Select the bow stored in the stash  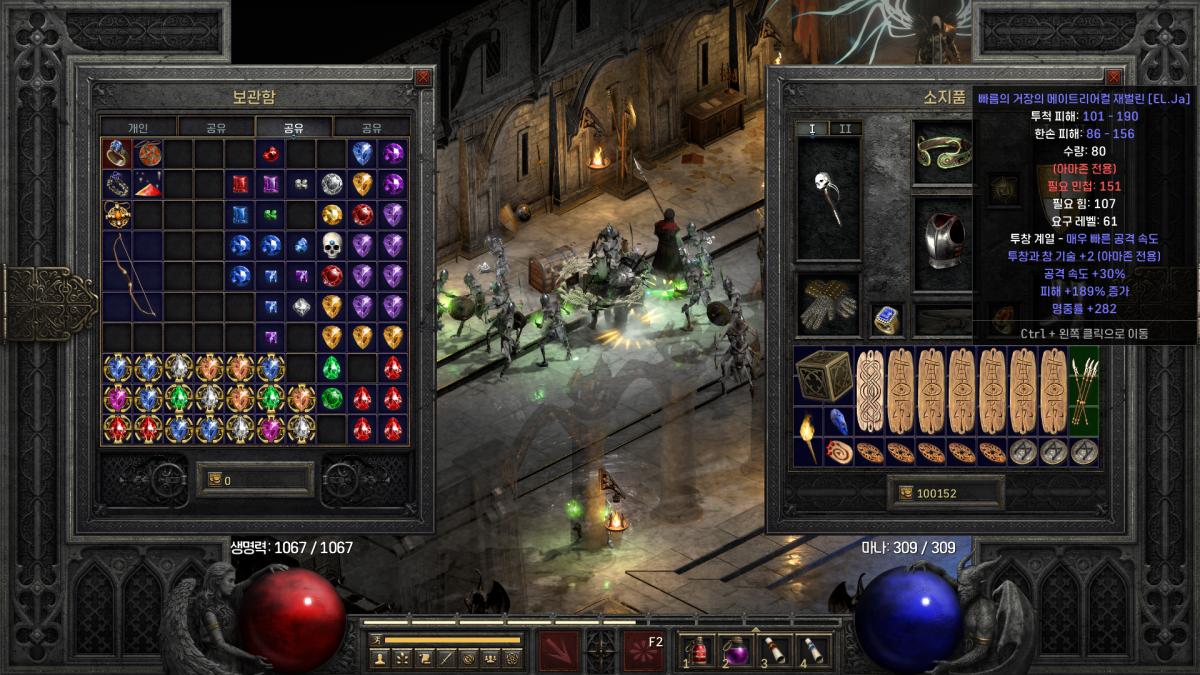click(133, 275)
